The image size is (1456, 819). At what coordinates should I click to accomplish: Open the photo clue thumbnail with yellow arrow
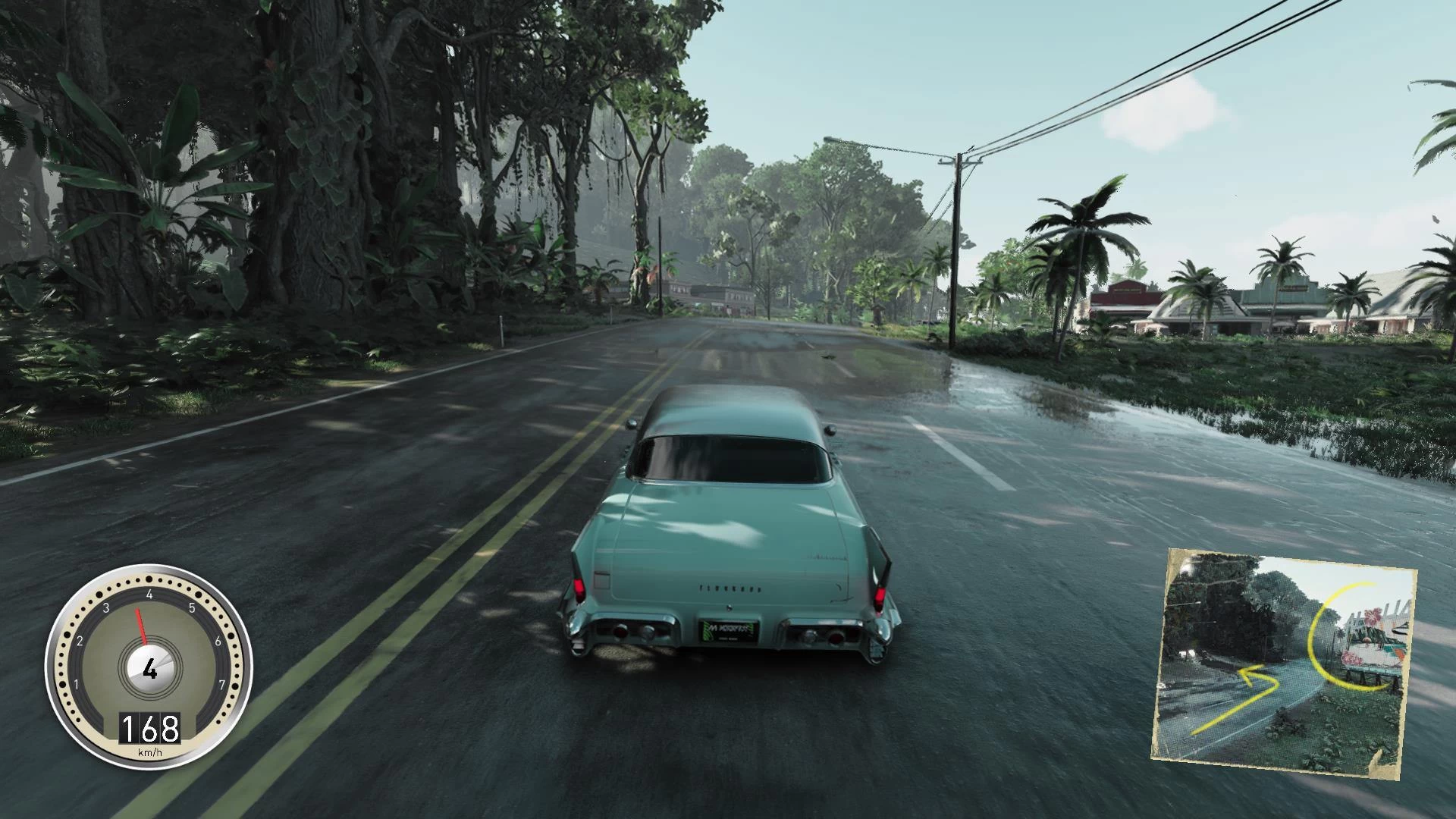point(1283,654)
